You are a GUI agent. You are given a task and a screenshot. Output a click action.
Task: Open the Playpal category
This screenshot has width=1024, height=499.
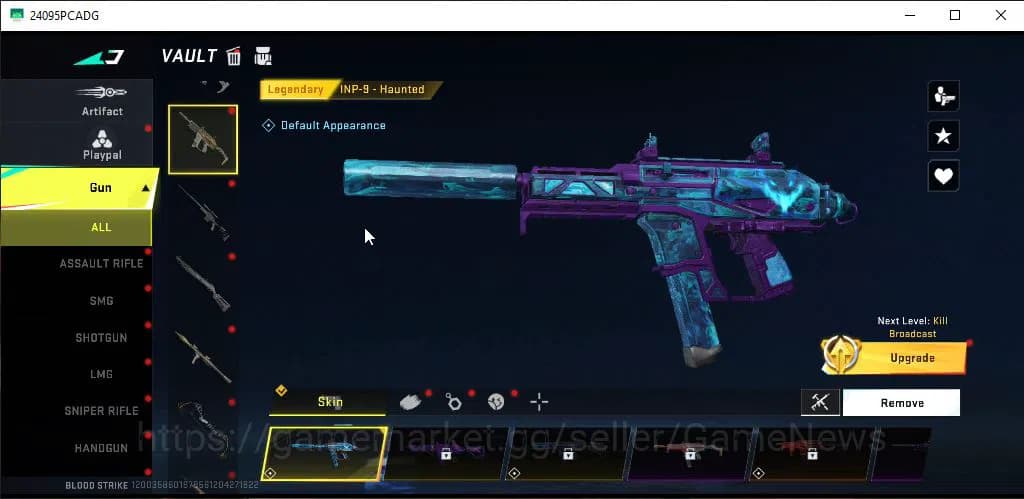point(101,144)
